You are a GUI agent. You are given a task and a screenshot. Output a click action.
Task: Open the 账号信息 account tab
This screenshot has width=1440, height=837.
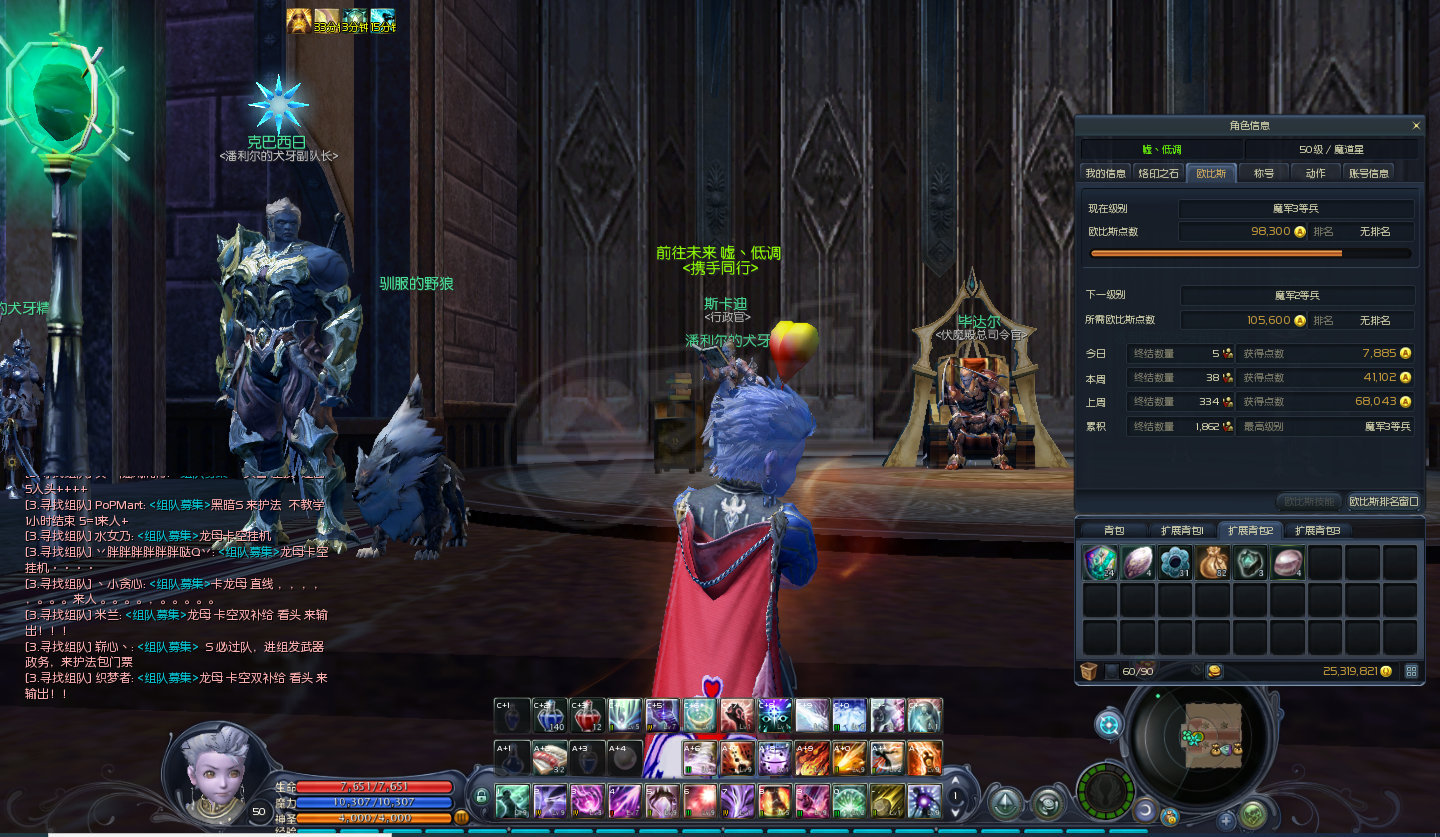(1369, 173)
